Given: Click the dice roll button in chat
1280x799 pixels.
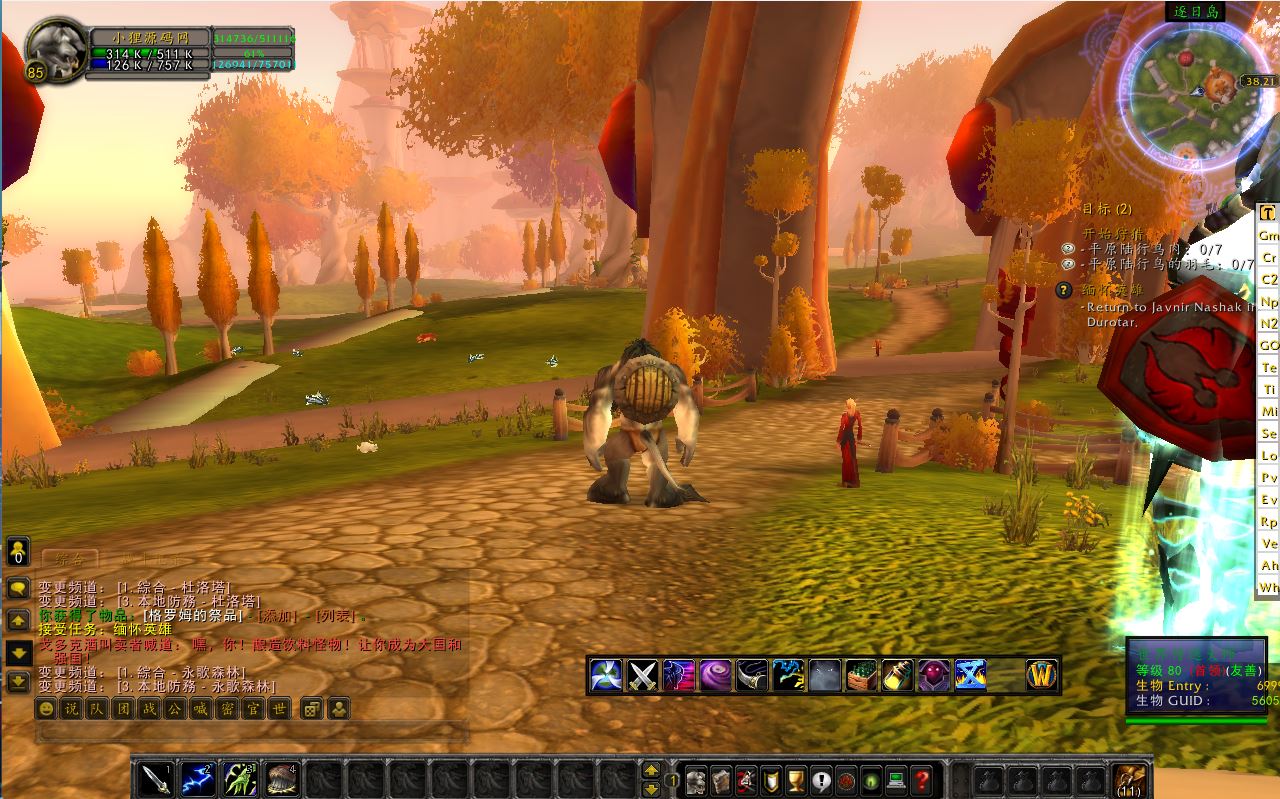Looking at the screenshot, I should pyautogui.click(x=311, y=708).
